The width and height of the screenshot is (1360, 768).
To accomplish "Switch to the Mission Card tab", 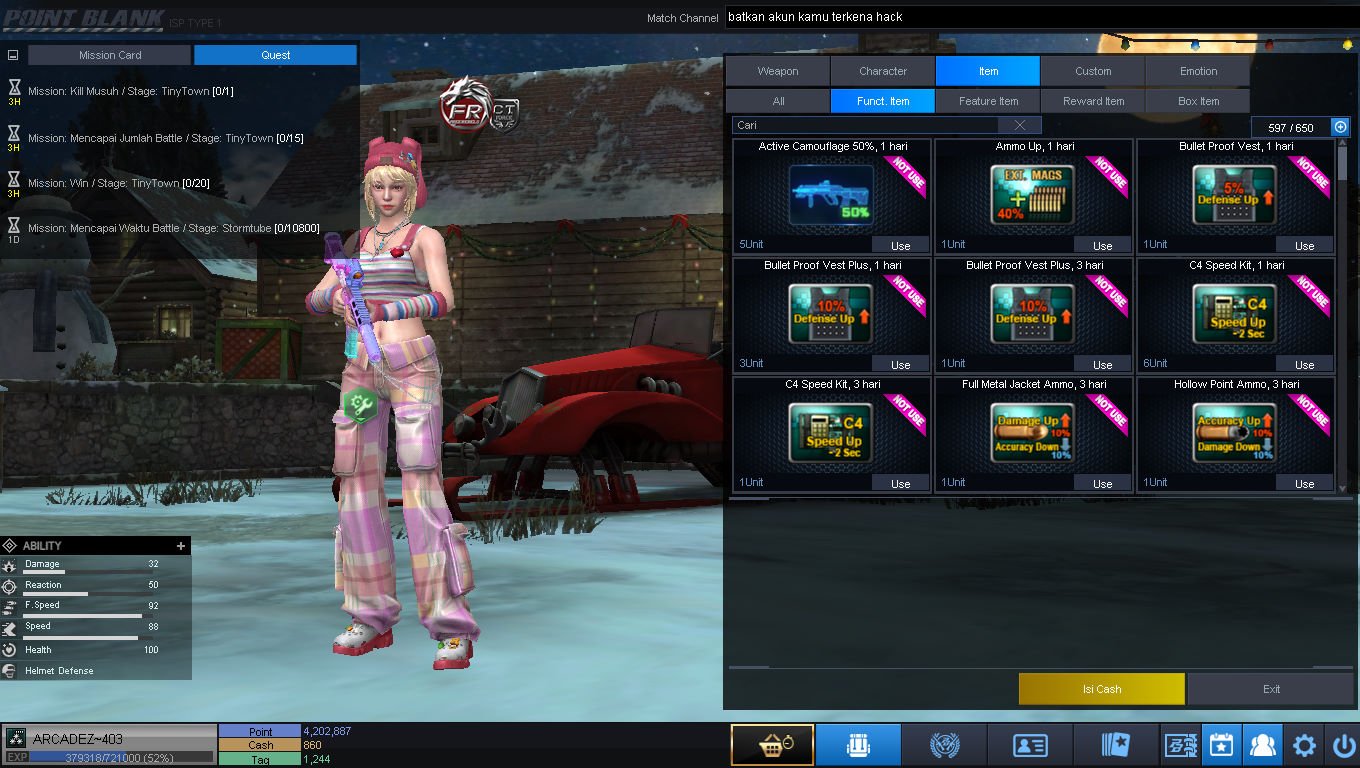I will [110, 55].
